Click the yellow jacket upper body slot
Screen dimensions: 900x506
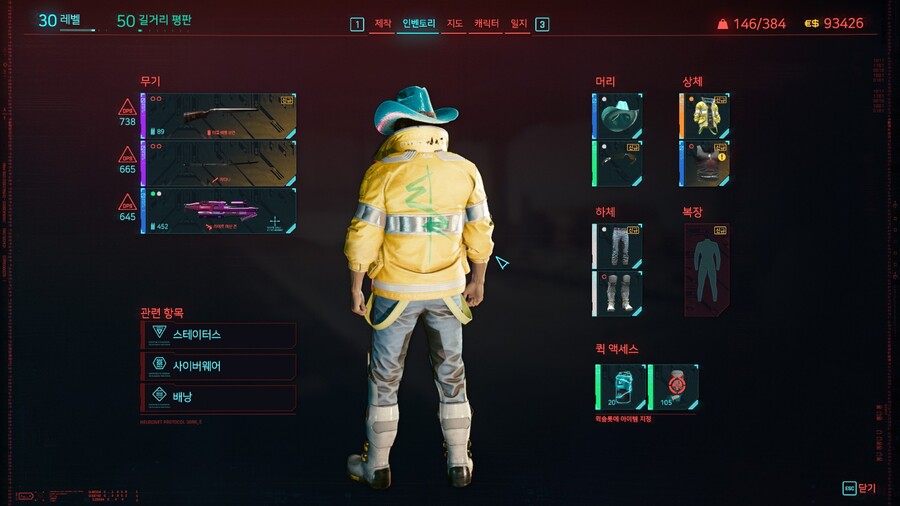[705, 116]
